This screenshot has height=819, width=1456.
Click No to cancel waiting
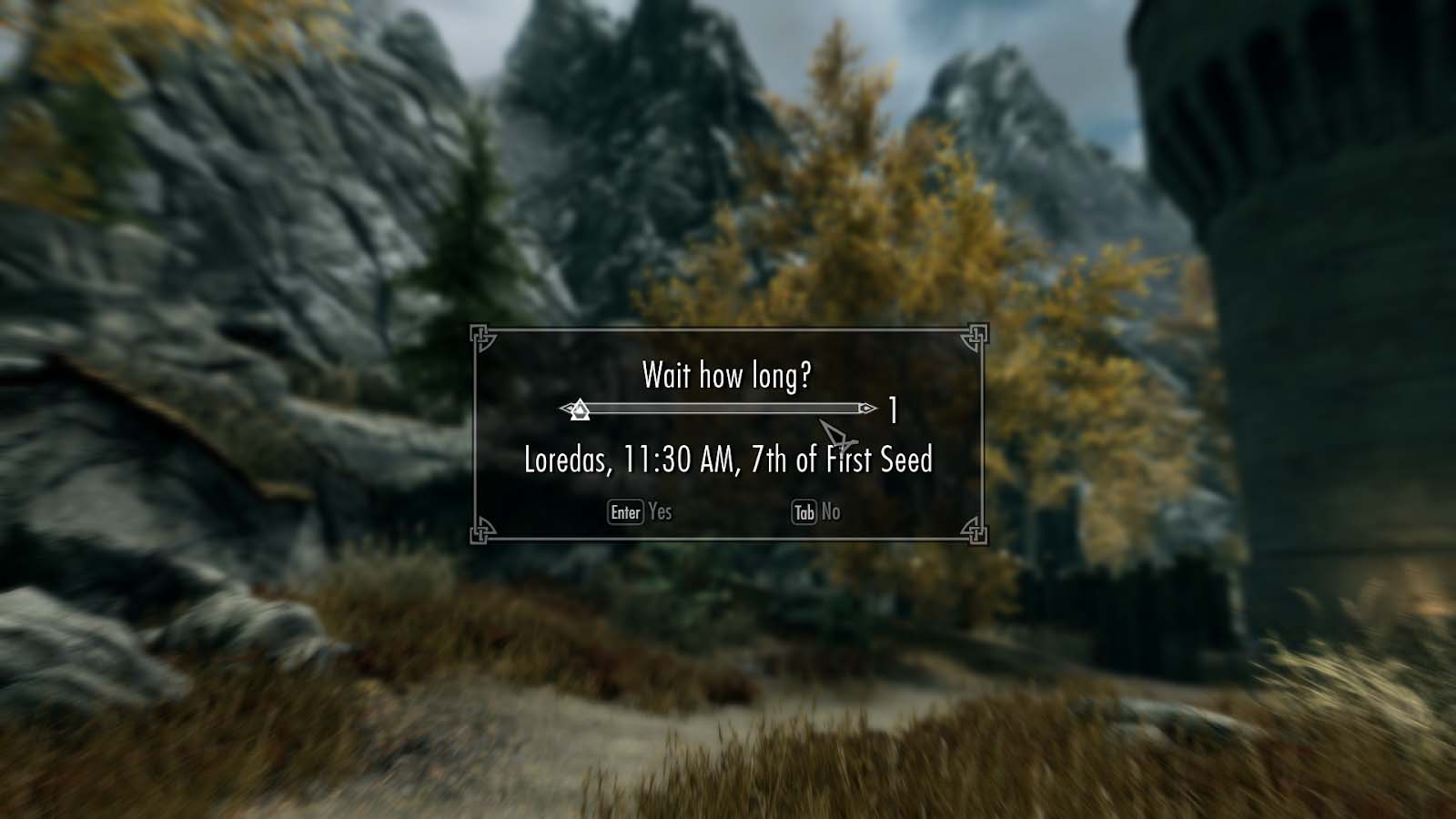(830, 512)
